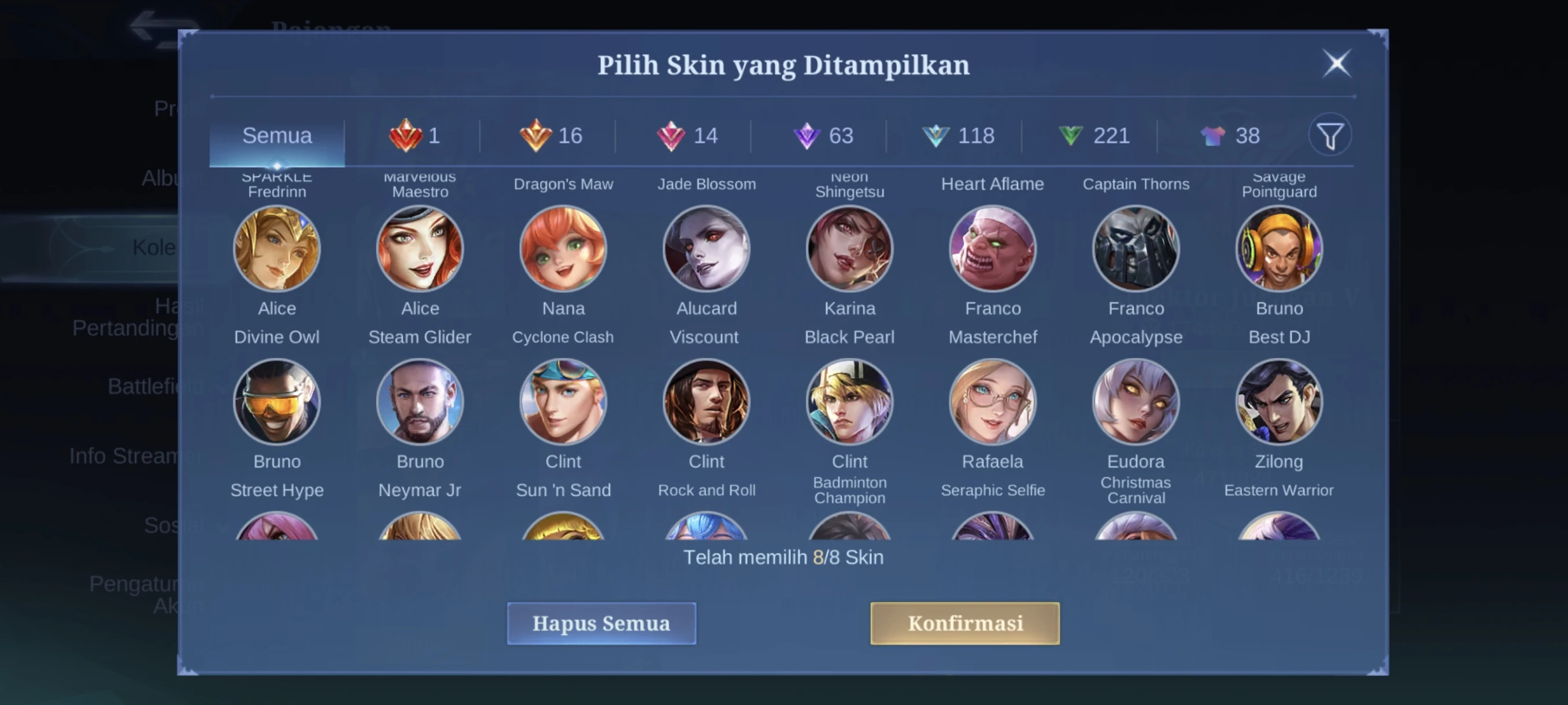Viewport: 1568px width, 705px height.
Task: Pick Rafaela Seraphic Selfie skin
Action: coord(993,402)
